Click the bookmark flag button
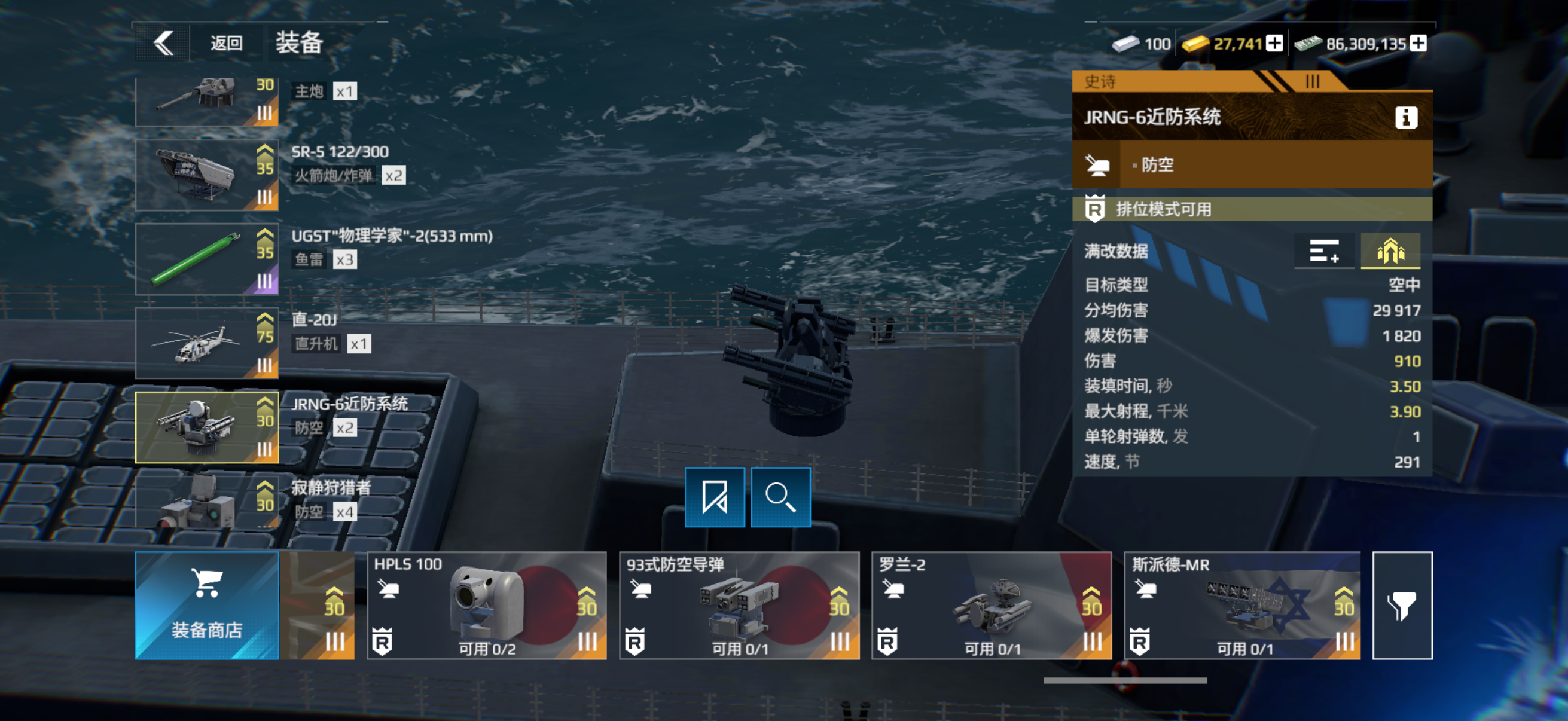Image resolution: width=1568 pixels, height=721 pixels. pyautogui.click(x=715, y=497)
